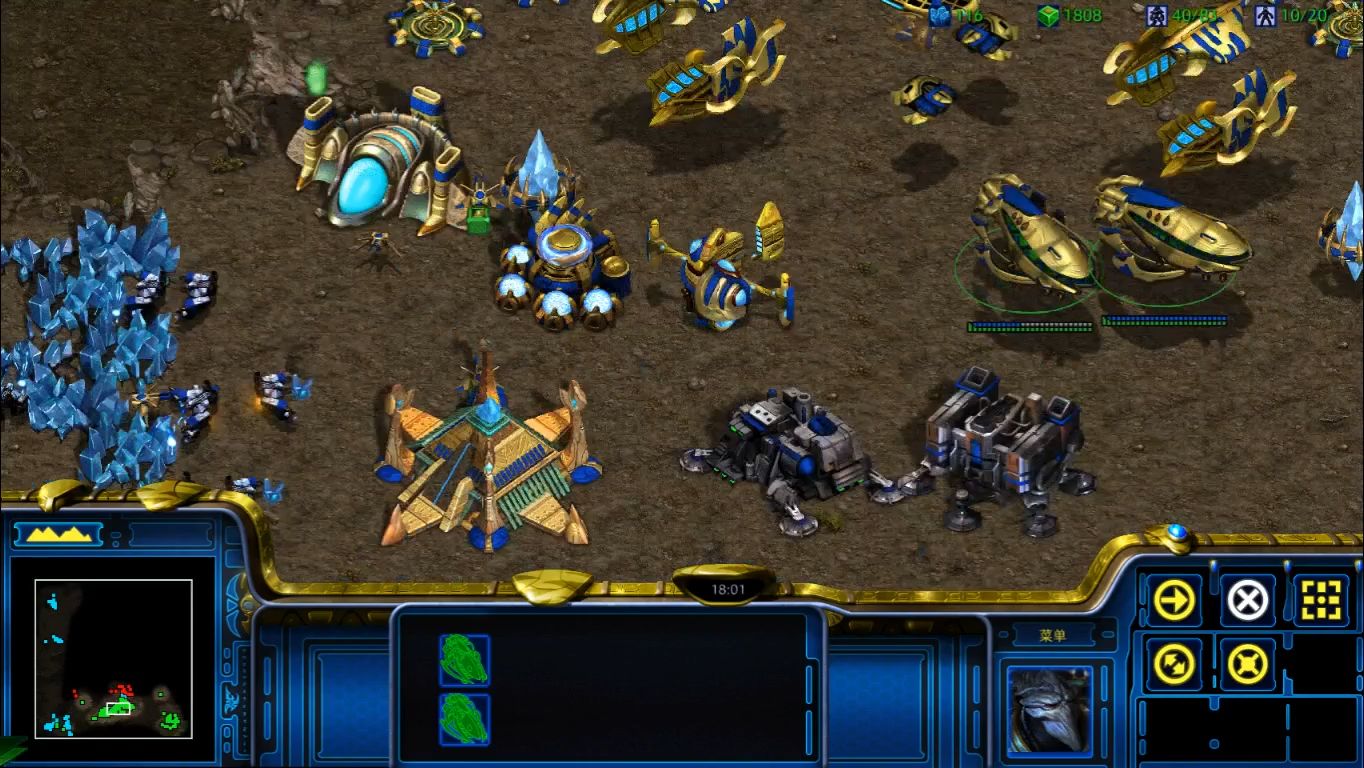
Task: Activate the Attack command icon
Action: point(1321,600)
